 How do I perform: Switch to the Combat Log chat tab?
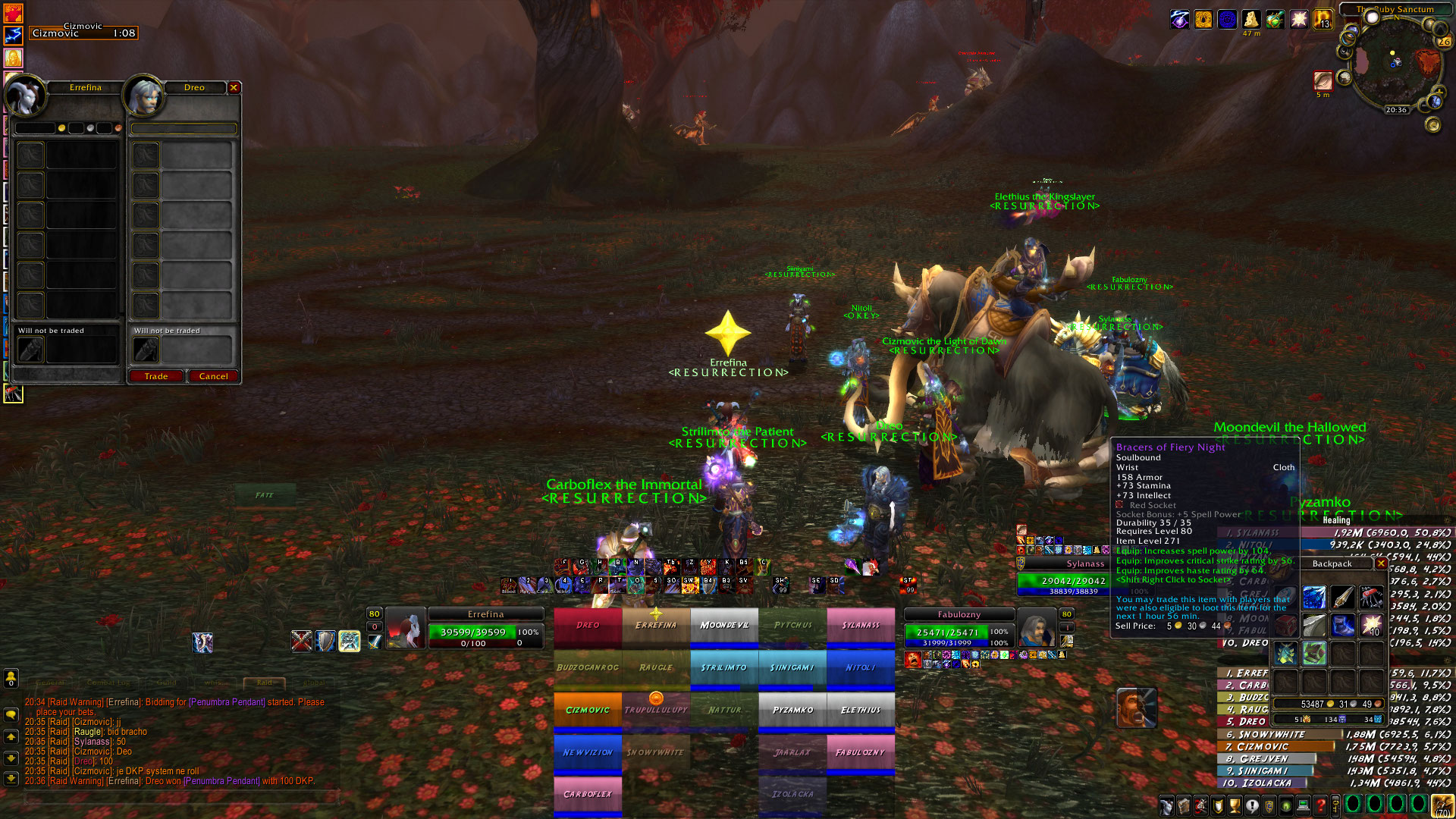pos(108,682)
